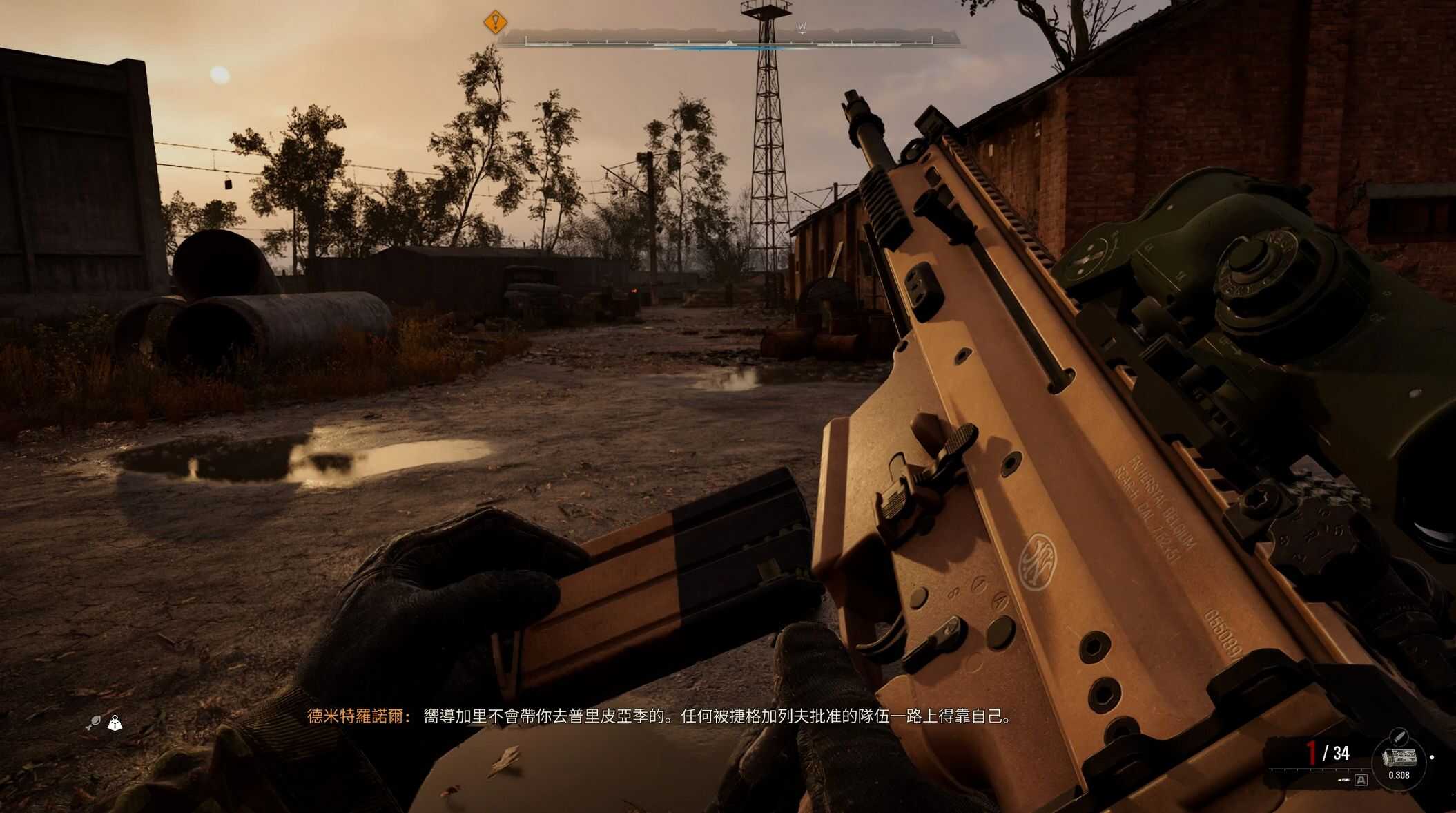Select the .308 ammo box icon

1399,757
